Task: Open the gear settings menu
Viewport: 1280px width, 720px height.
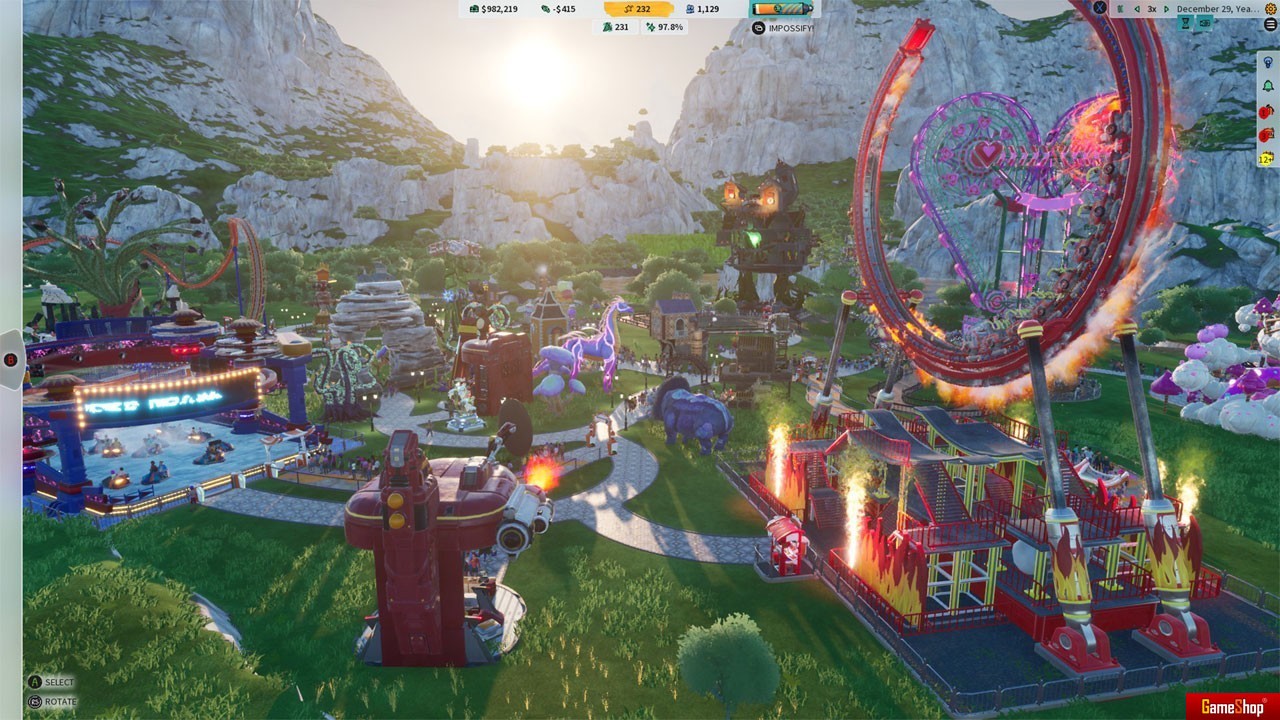Action: (x=1271, y=8)
